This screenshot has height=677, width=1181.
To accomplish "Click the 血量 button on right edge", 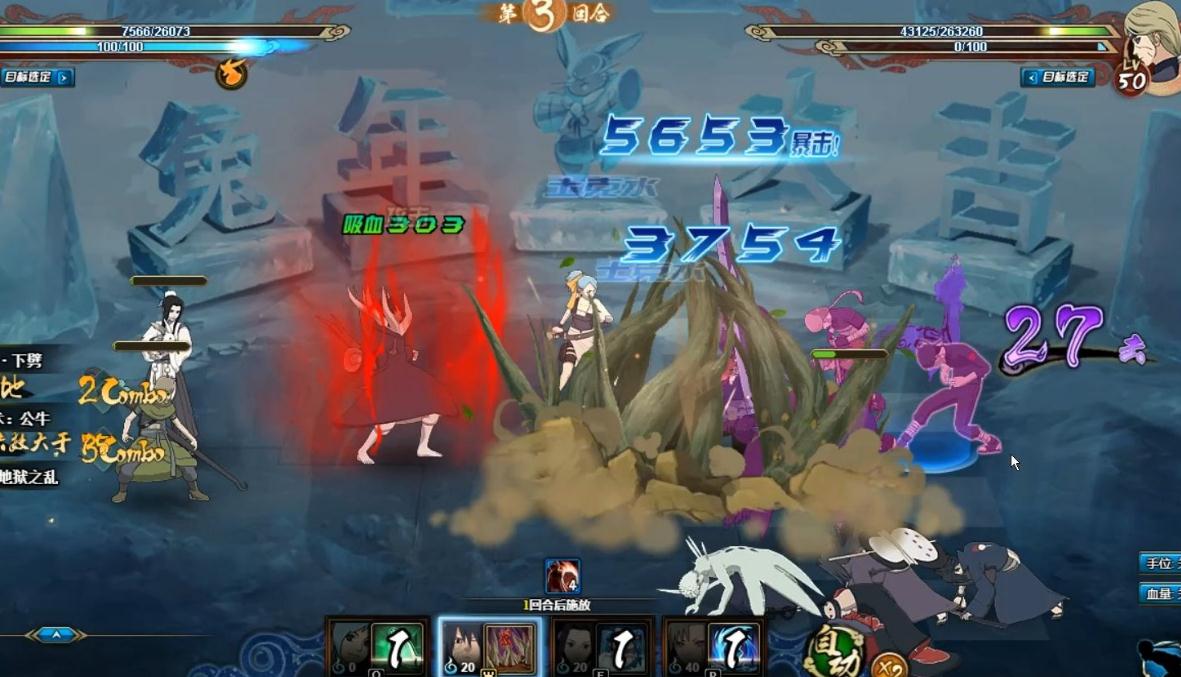I will (1160, 594).
